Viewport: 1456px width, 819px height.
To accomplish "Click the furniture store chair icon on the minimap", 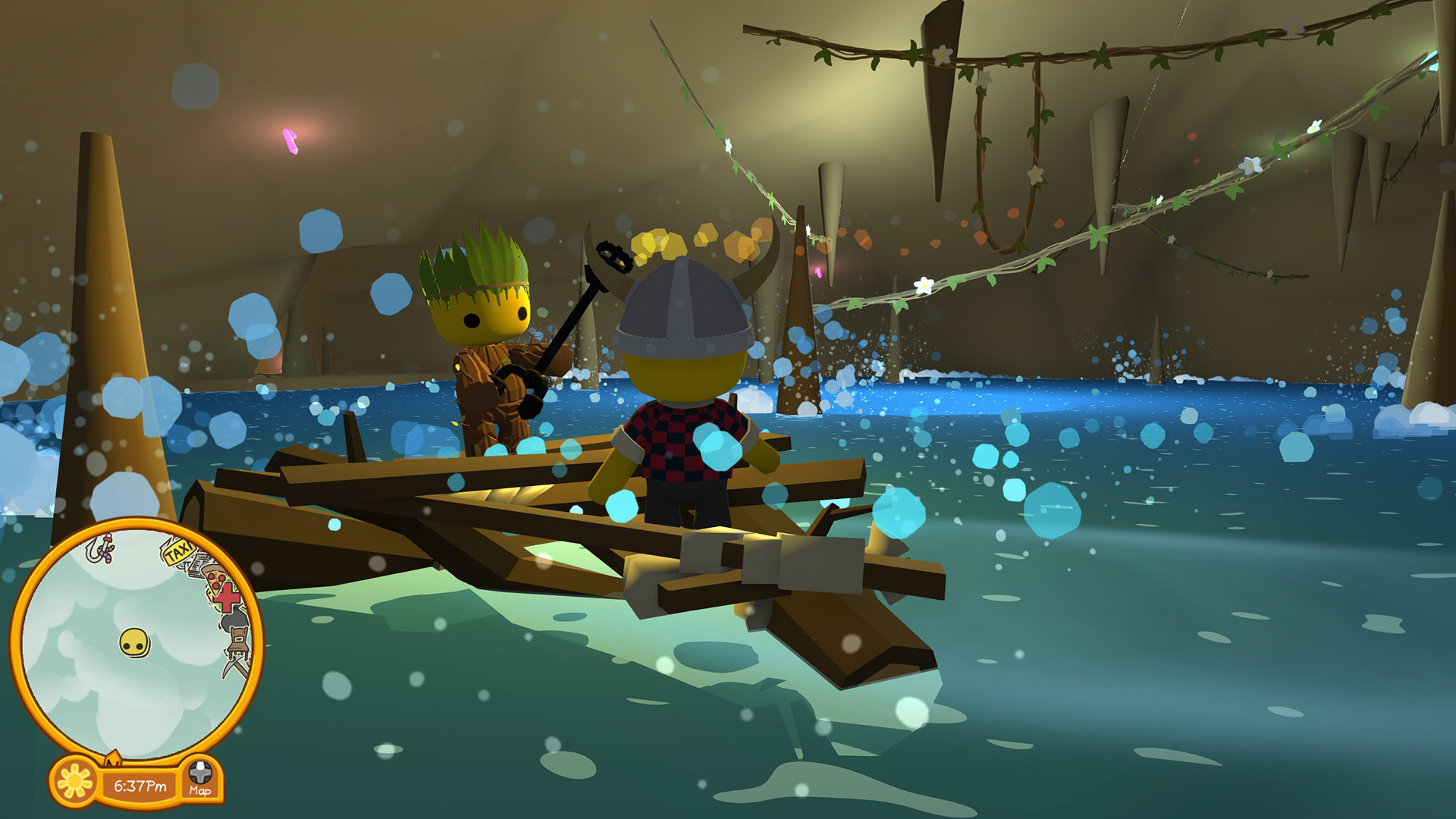I will pyautogui.click(x=237, y=640).
